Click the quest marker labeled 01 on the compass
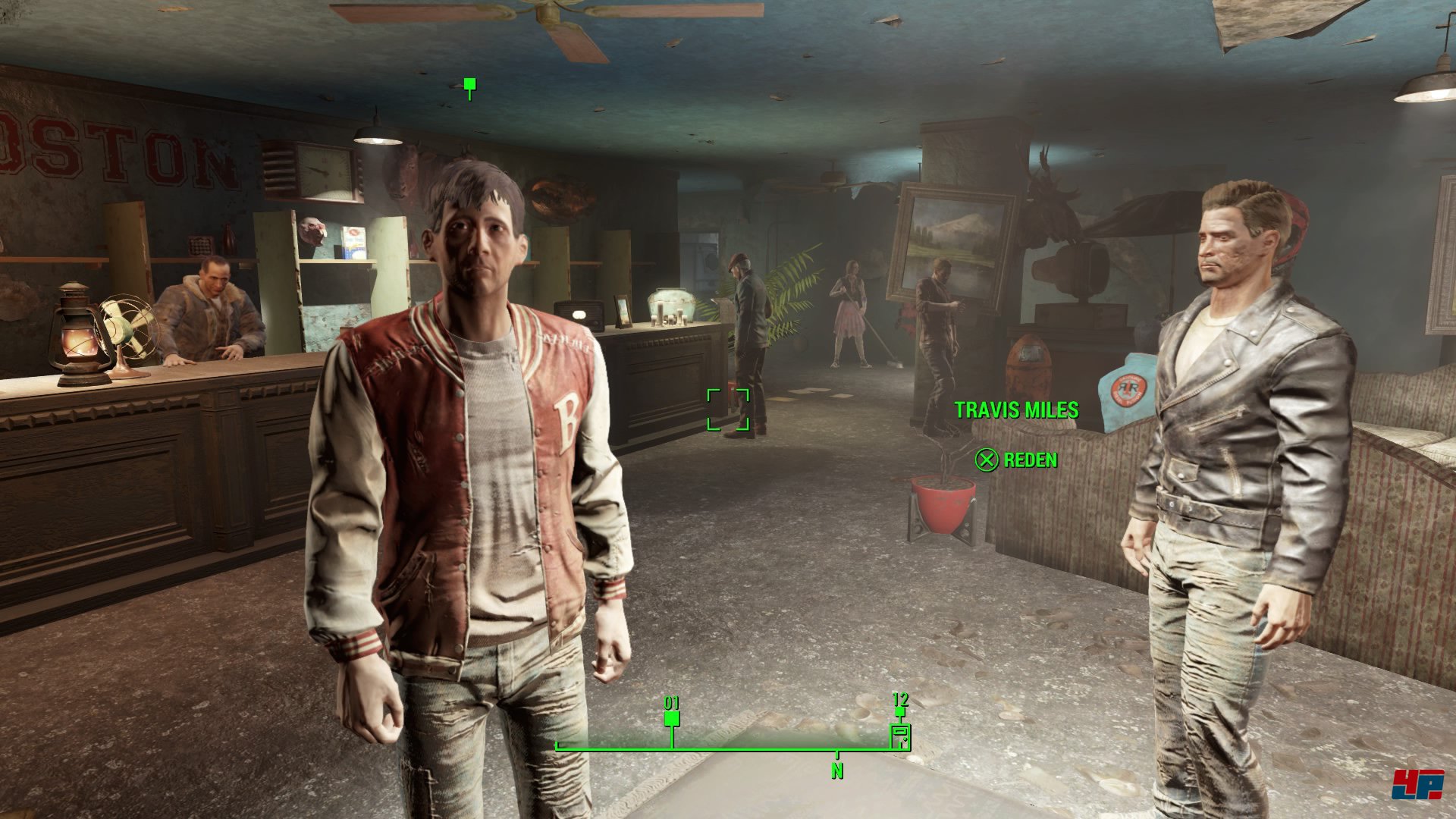Viewport: 1456px width, 819px height. click(671, 718)
